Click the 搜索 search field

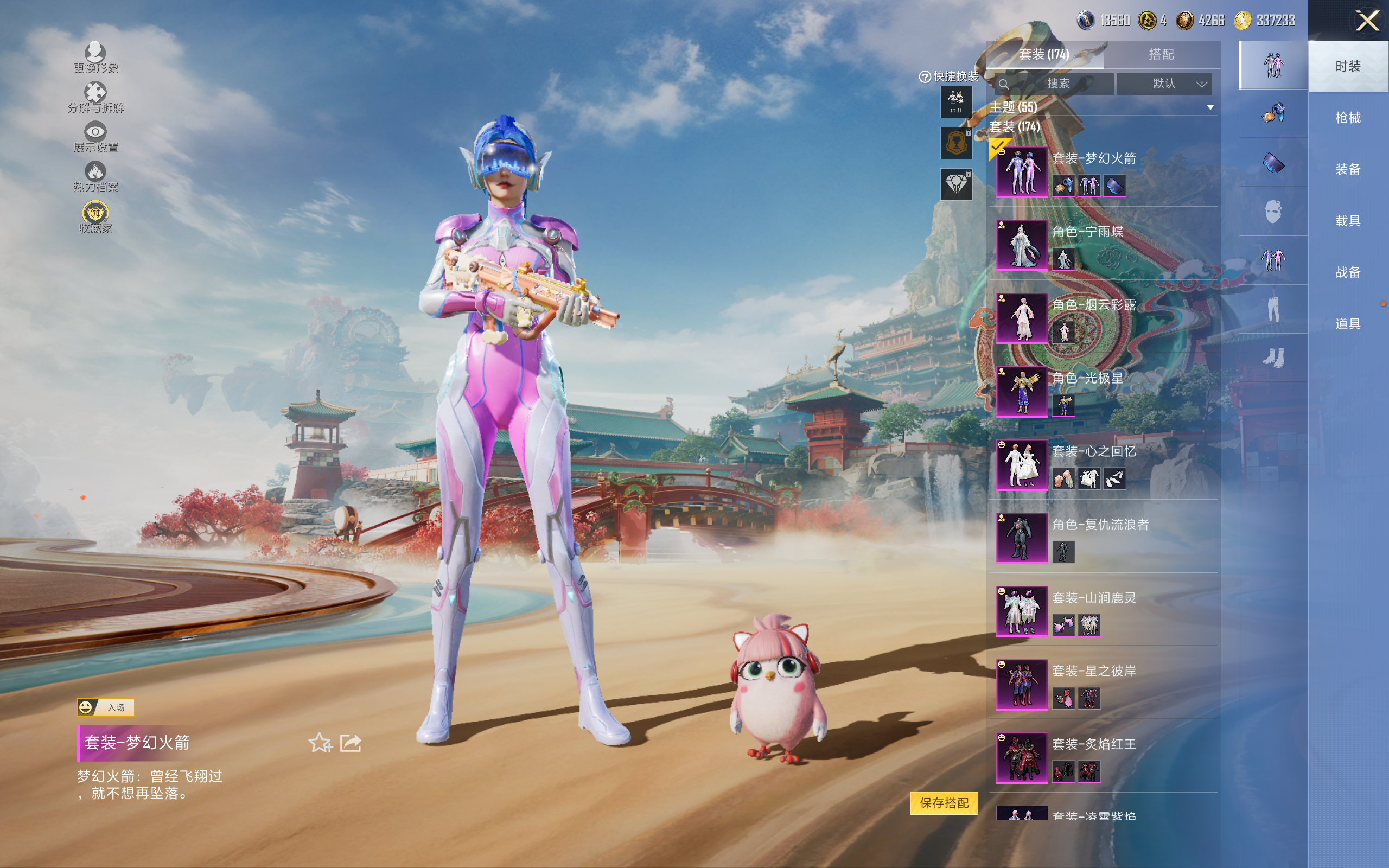pos(1057,84)
